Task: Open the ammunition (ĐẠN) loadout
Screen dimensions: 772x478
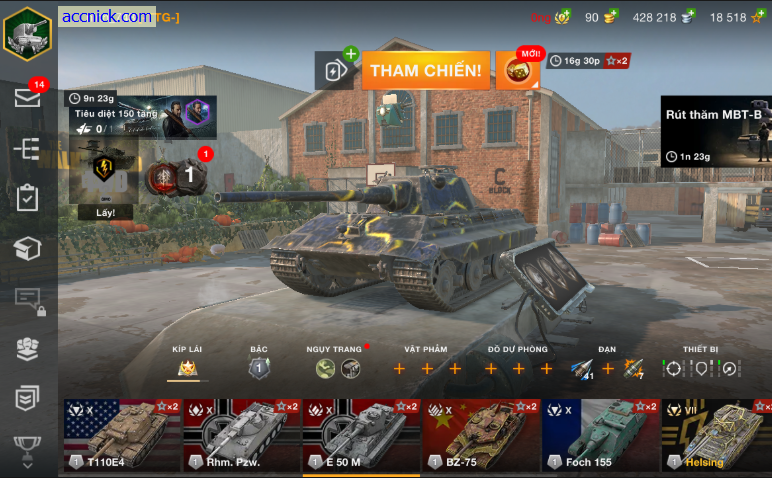Action: point(606,369)
